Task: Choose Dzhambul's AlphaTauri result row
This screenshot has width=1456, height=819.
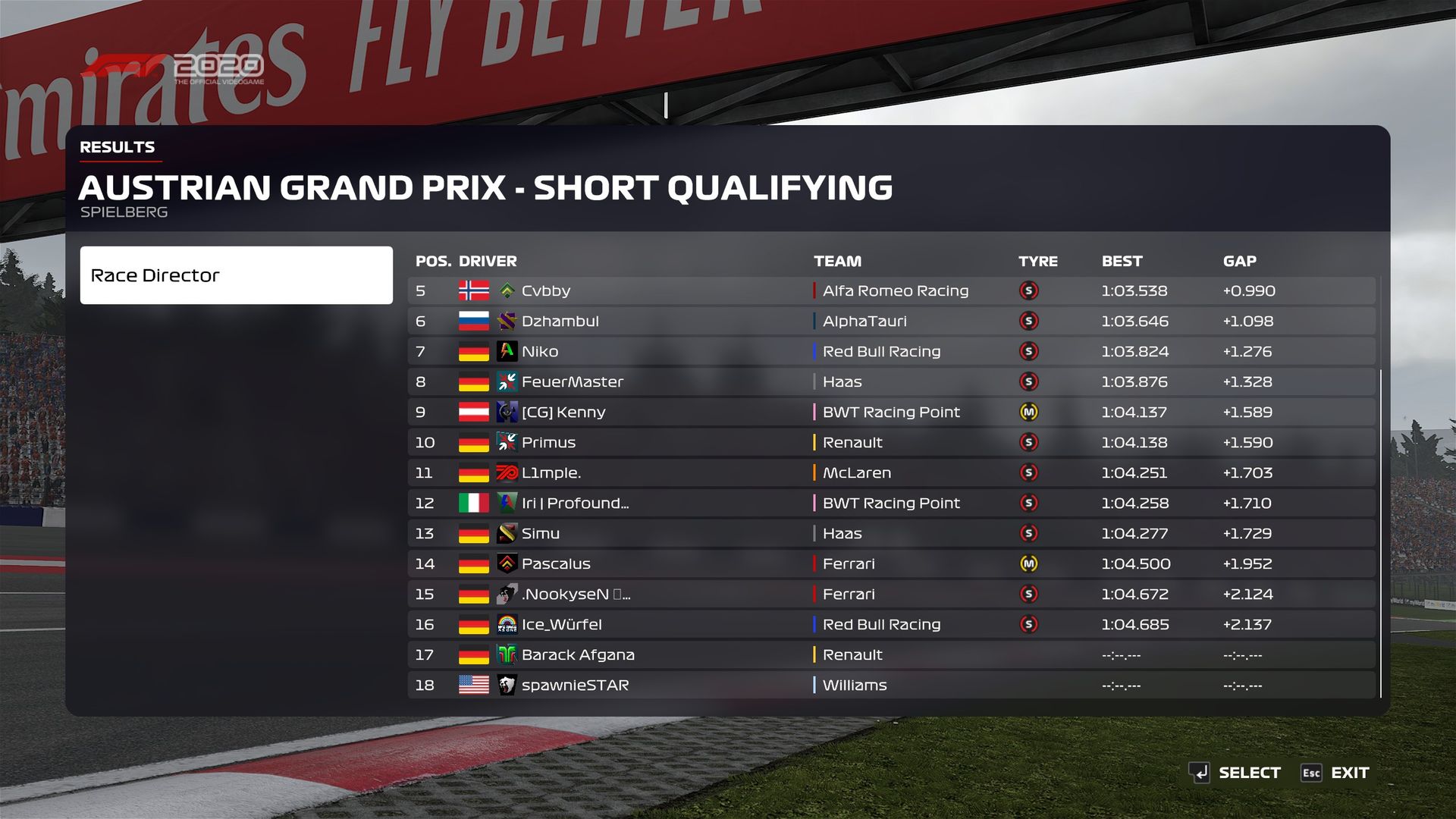Action: pyautogui.click(x=891, y=322)
